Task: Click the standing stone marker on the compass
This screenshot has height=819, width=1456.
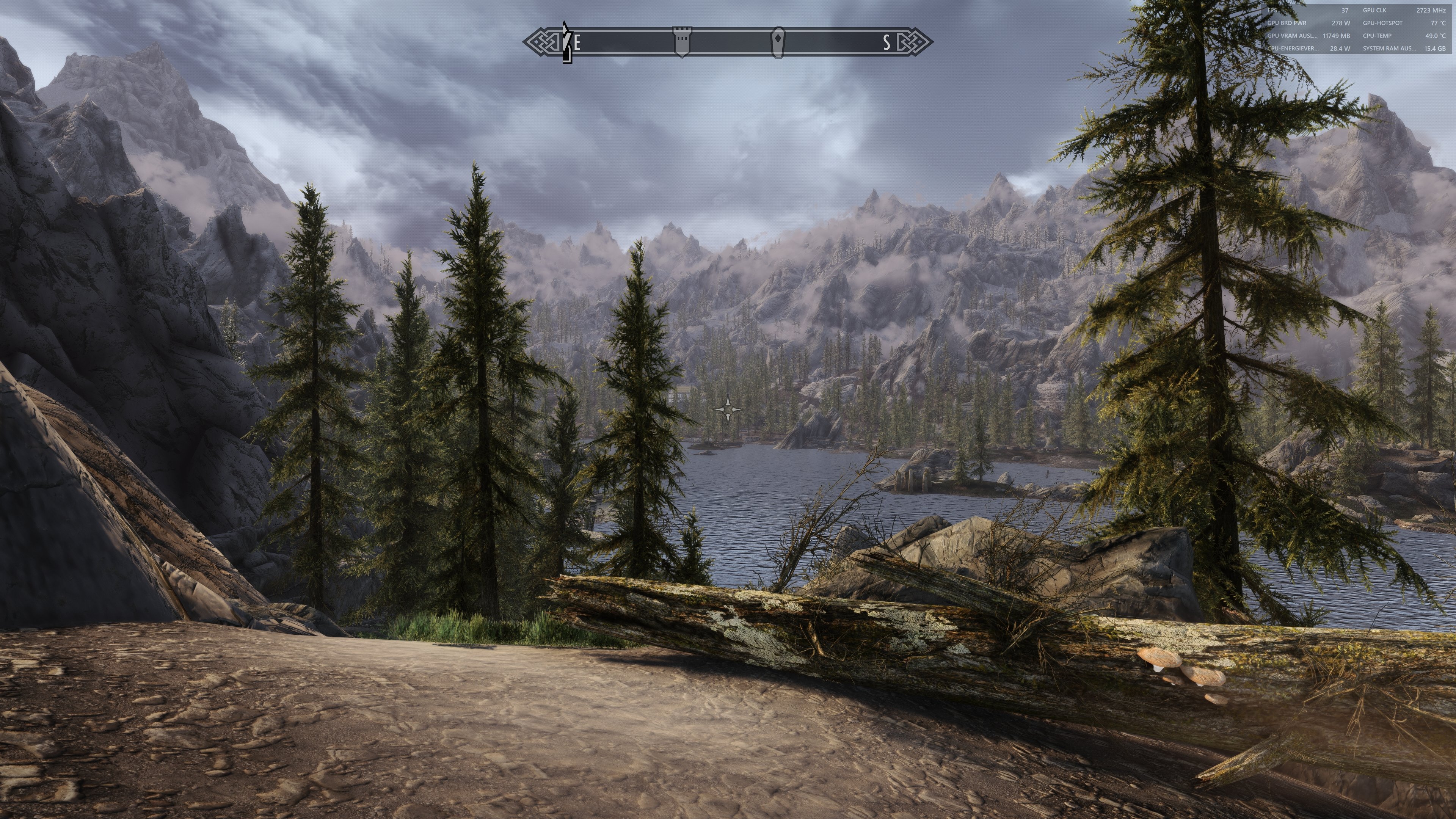Action: 778,41
